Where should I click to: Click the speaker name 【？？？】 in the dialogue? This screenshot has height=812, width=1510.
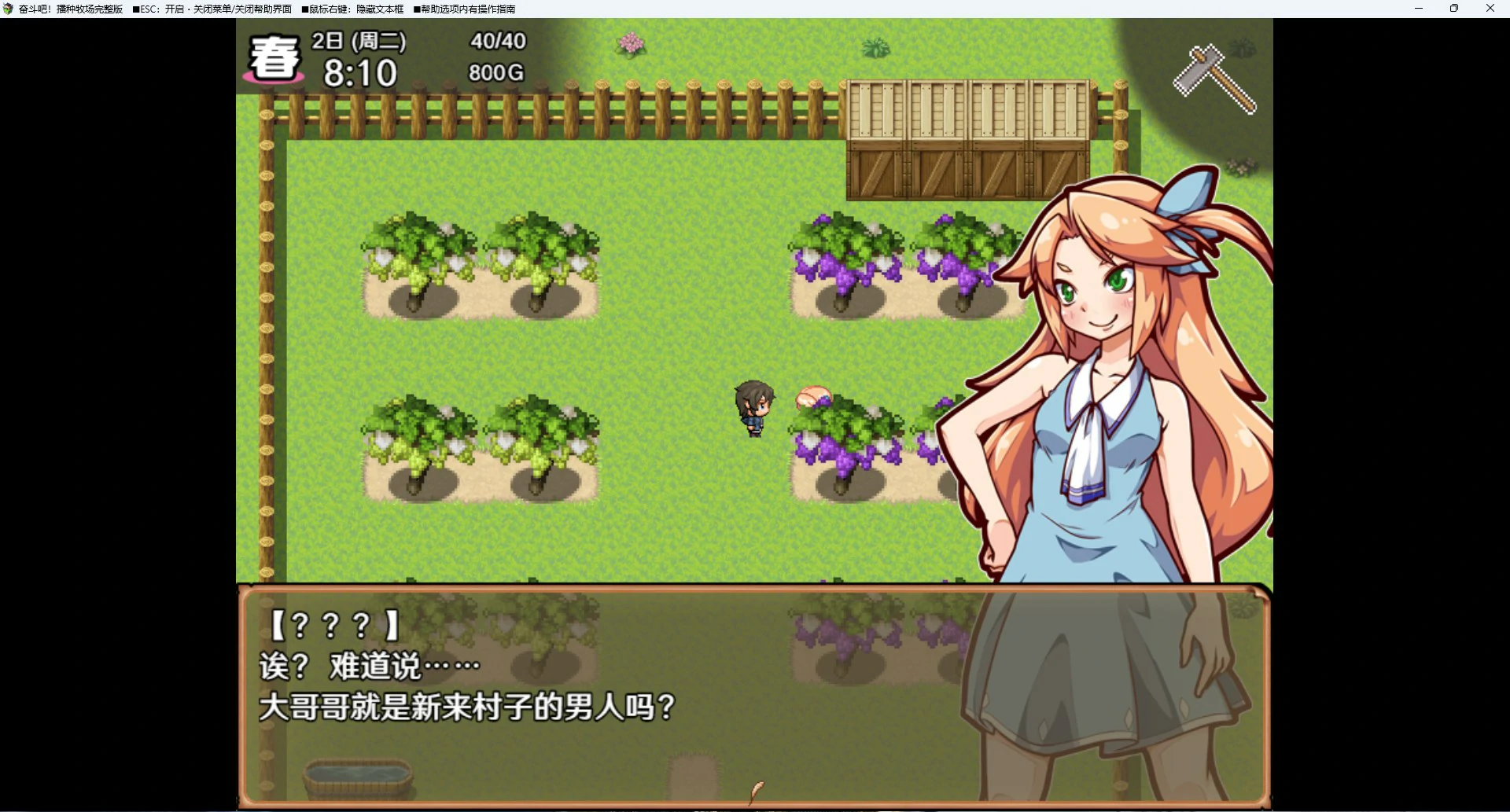[330, 625]
